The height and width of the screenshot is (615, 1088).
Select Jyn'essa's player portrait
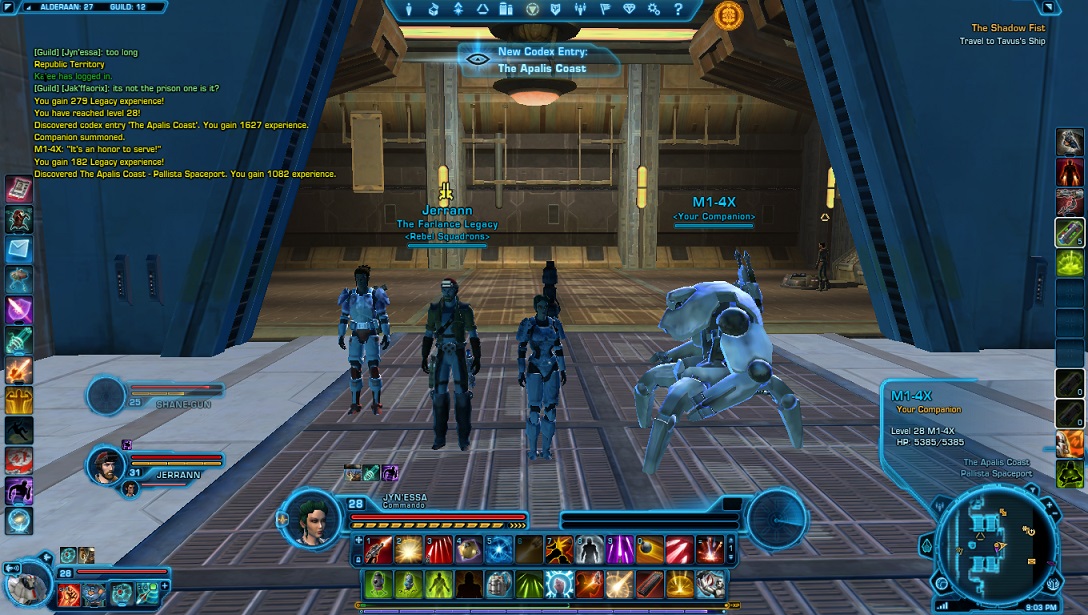click(314, 520)
